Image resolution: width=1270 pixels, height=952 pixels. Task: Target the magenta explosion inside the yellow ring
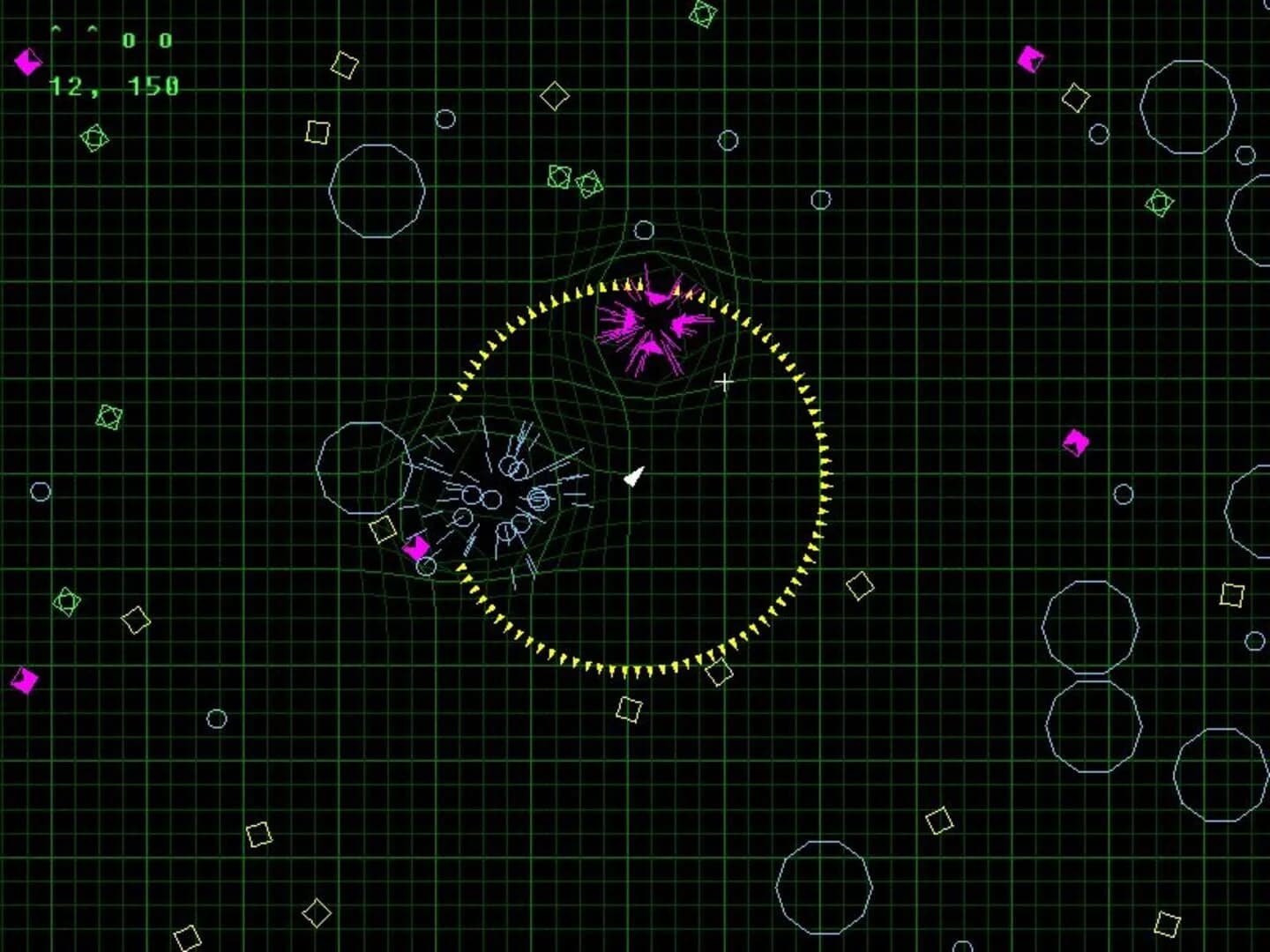tap(657, 326)
